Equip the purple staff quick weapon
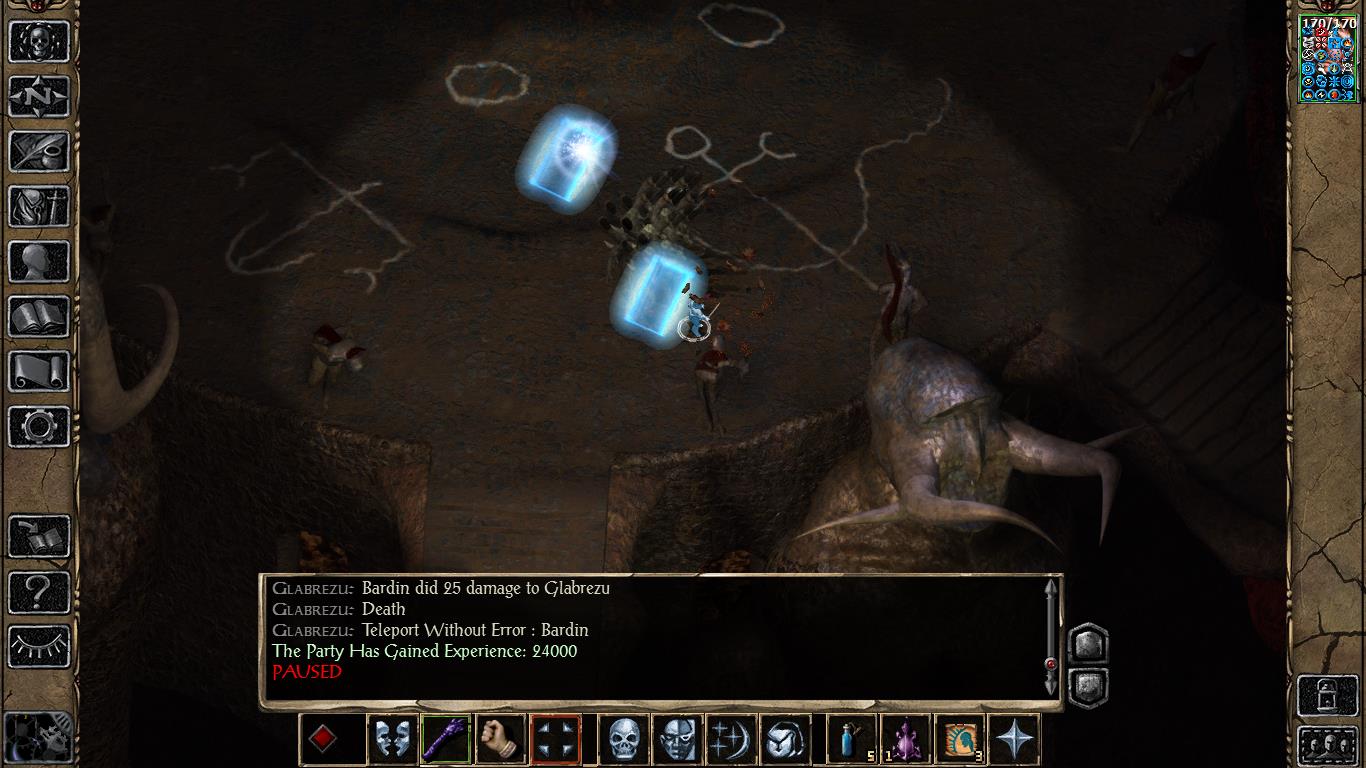 [446, 740]
